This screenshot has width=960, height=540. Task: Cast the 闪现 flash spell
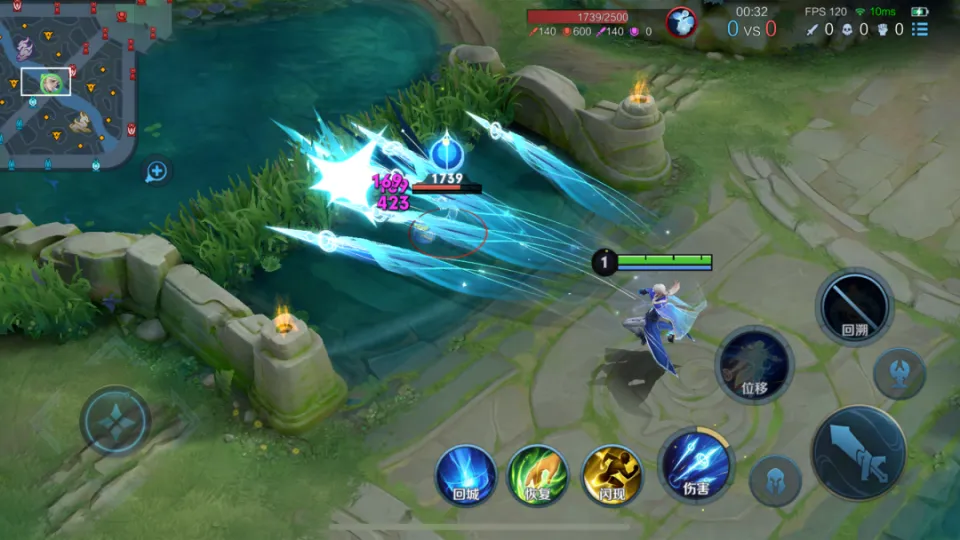(611, 473)
